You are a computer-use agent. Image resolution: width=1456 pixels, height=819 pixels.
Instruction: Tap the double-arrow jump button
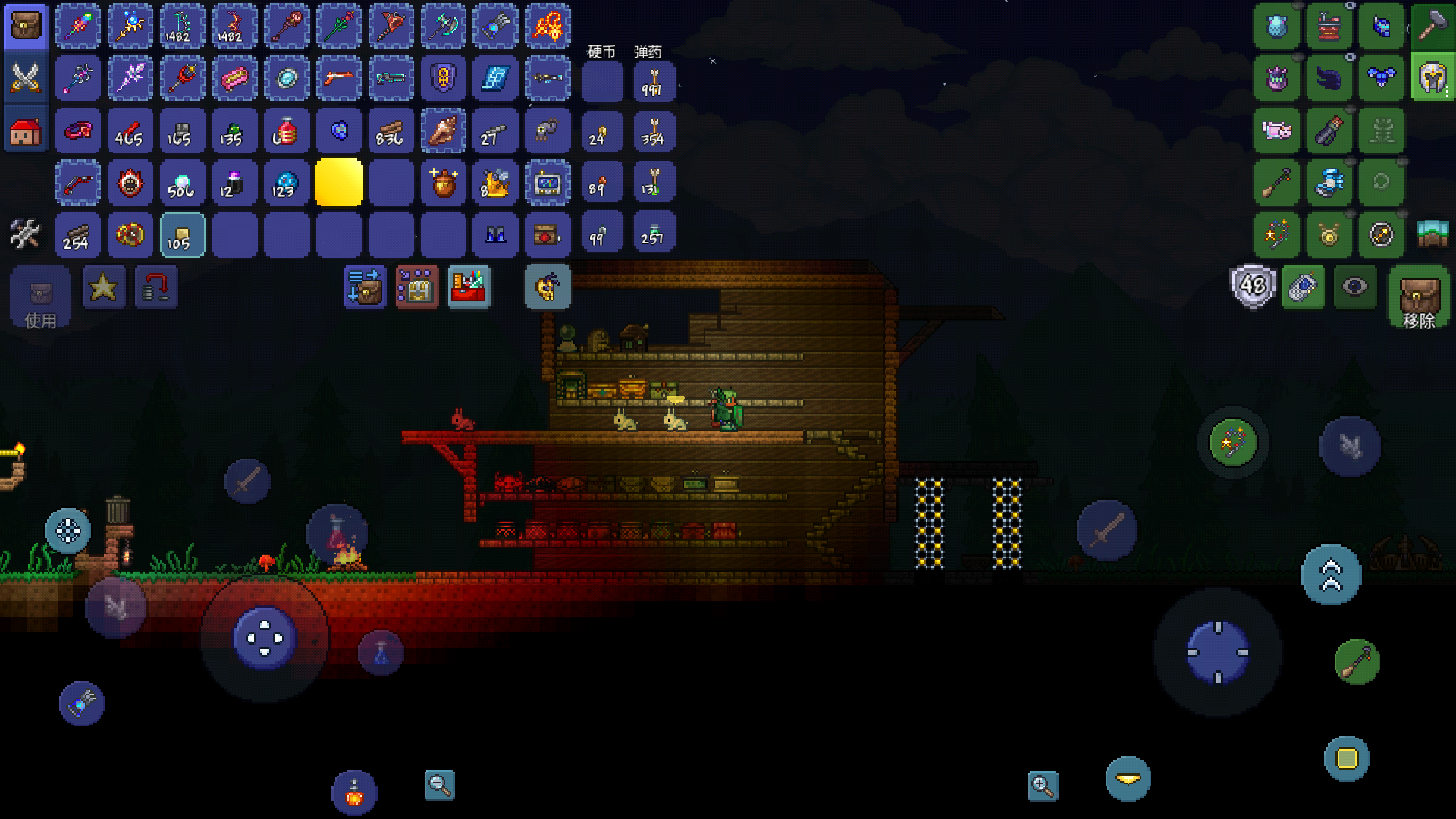coord(1331,575)
